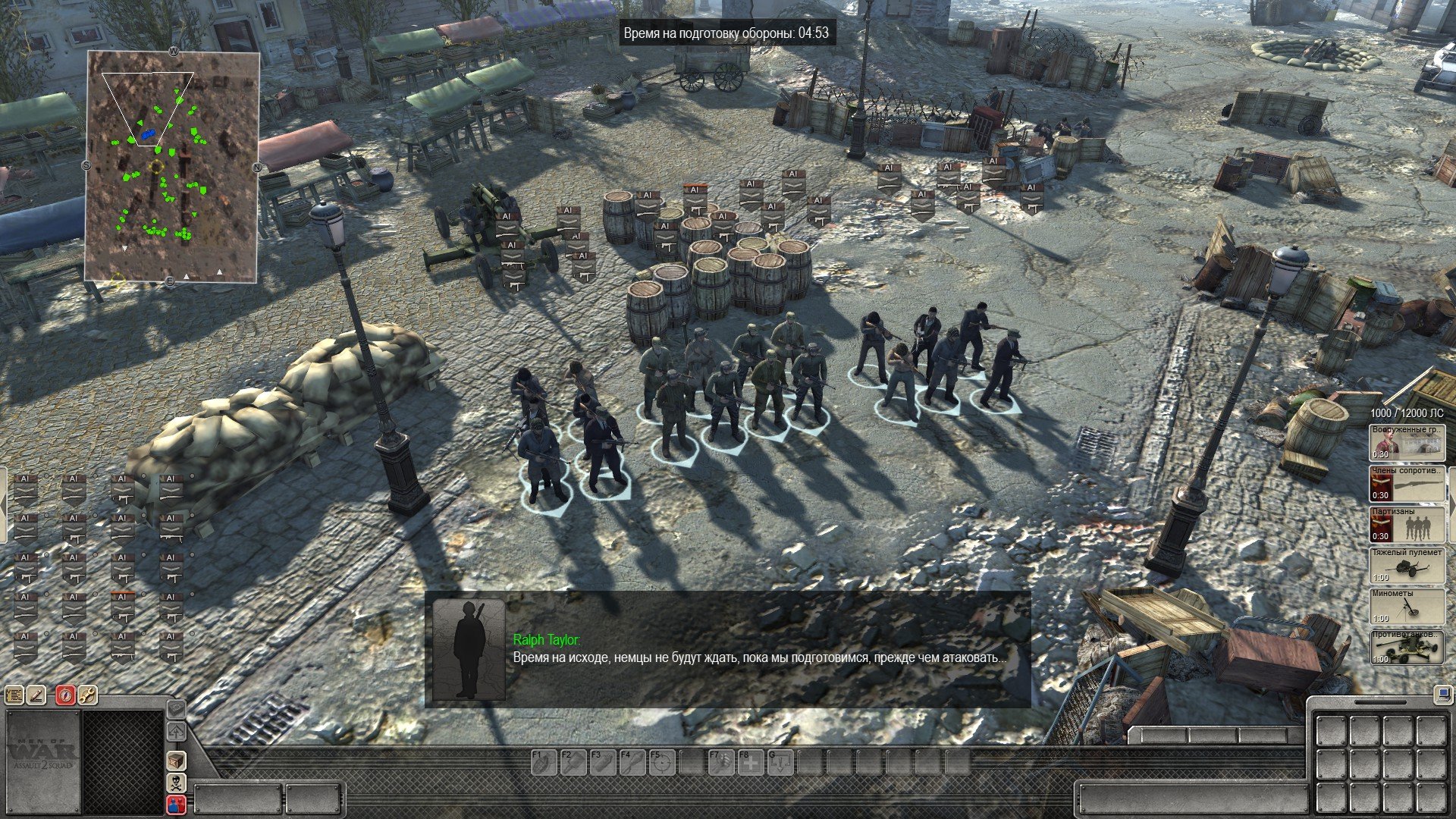Activate the F7 fist melee command
Viewport: 1456px width, 819px height.
point(721,762)
